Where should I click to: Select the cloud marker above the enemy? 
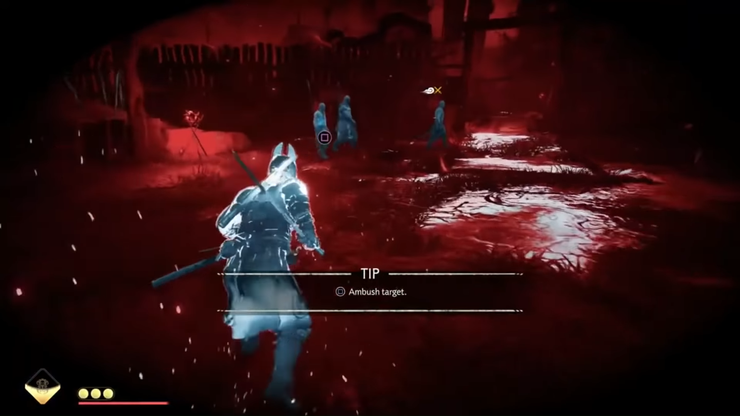[429, 91]
